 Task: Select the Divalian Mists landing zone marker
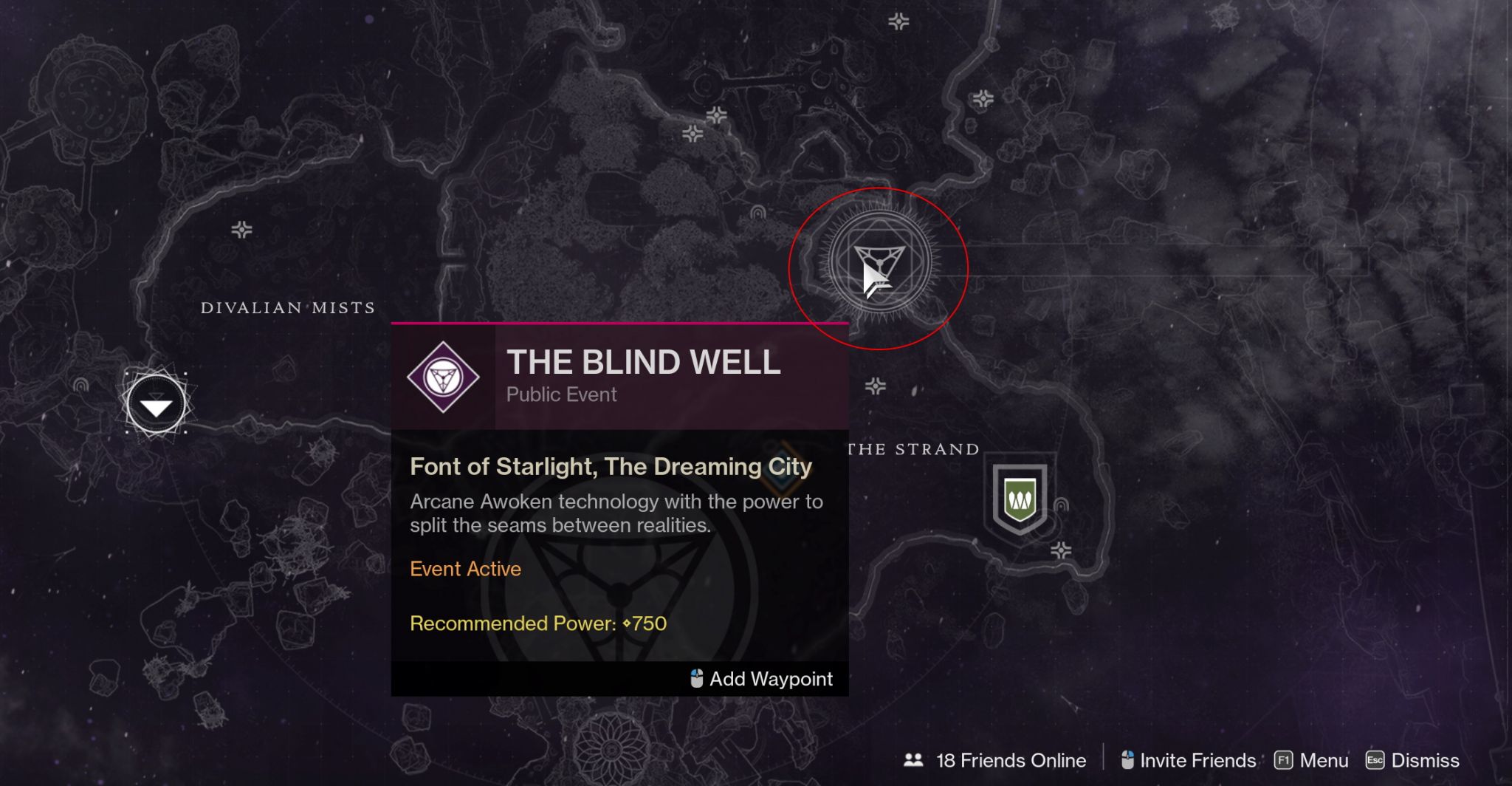(x=156, y=405)
